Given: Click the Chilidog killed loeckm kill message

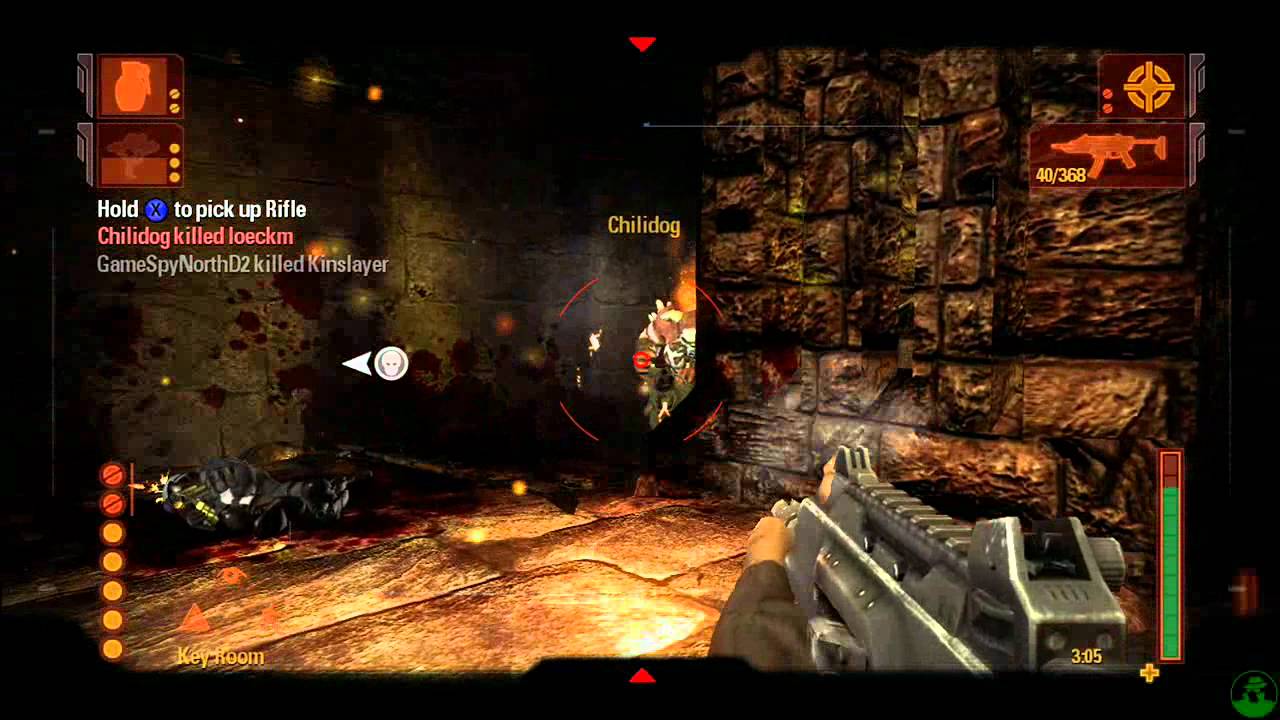Looking at the screenshot, I should pos(193,237).
